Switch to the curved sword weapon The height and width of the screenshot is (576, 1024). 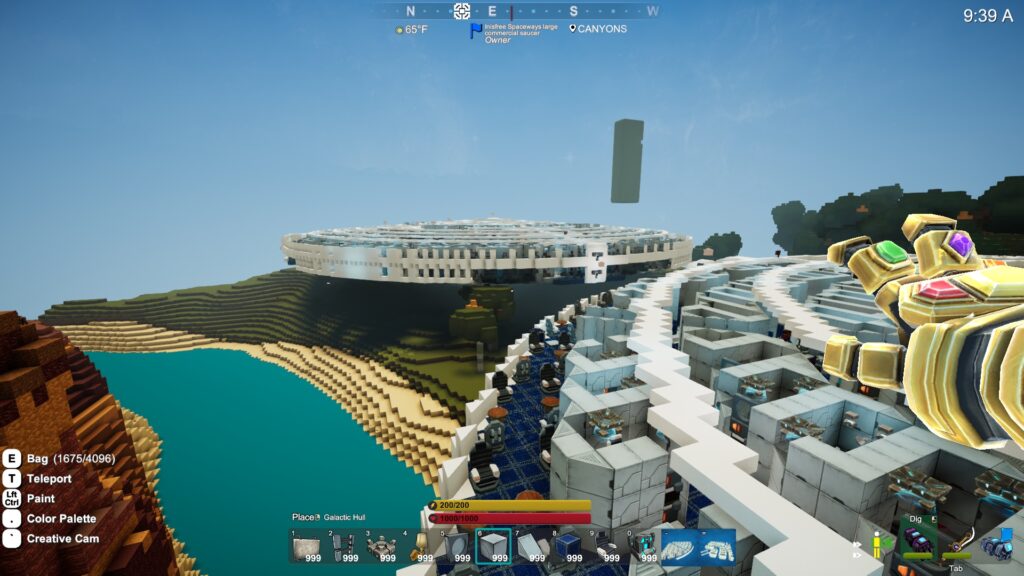click(958, 541)
